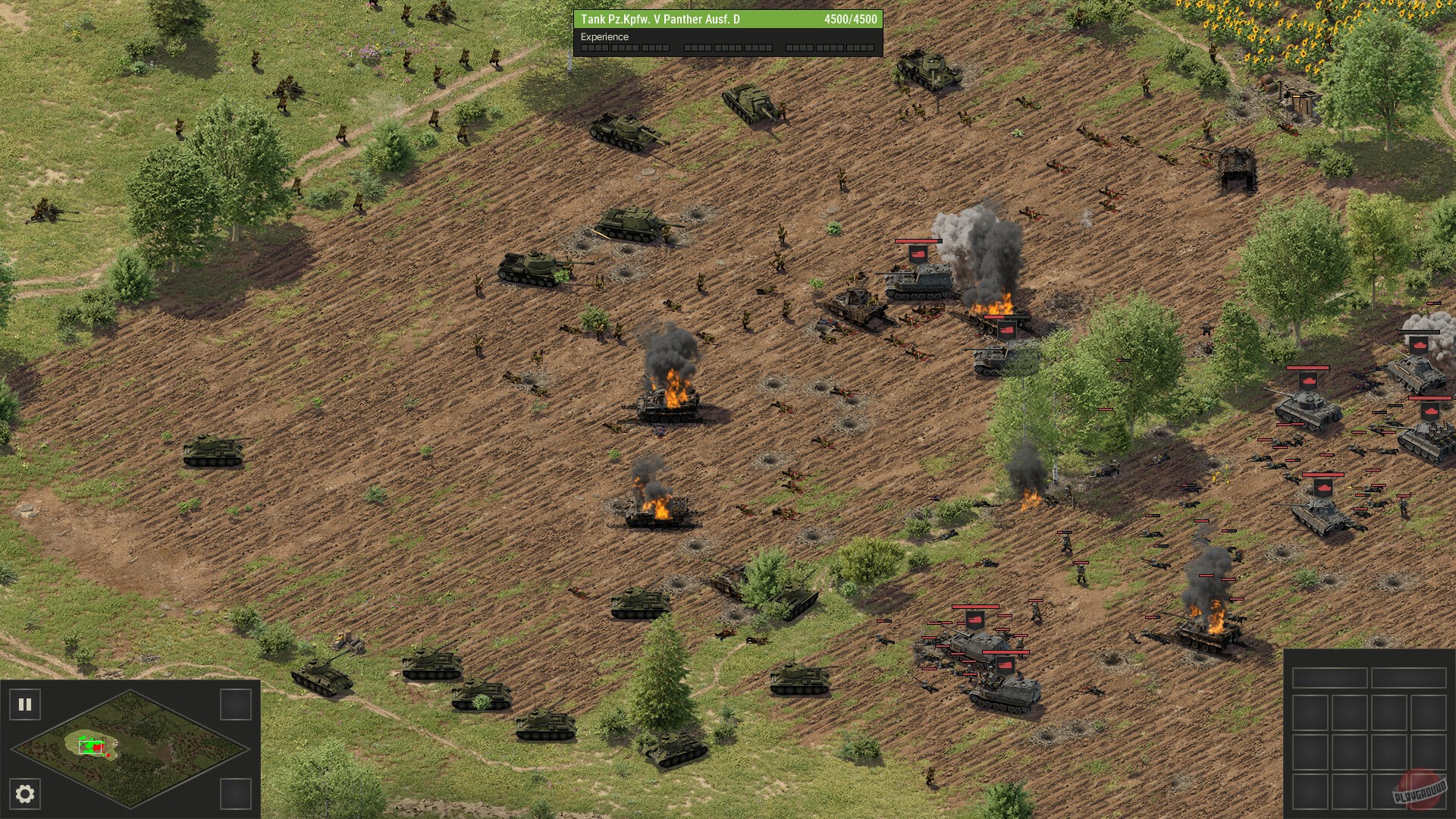
Task: Click the tank flag beside the smoking vehicle on the right edge
Action: click(x=1417, y=345)
